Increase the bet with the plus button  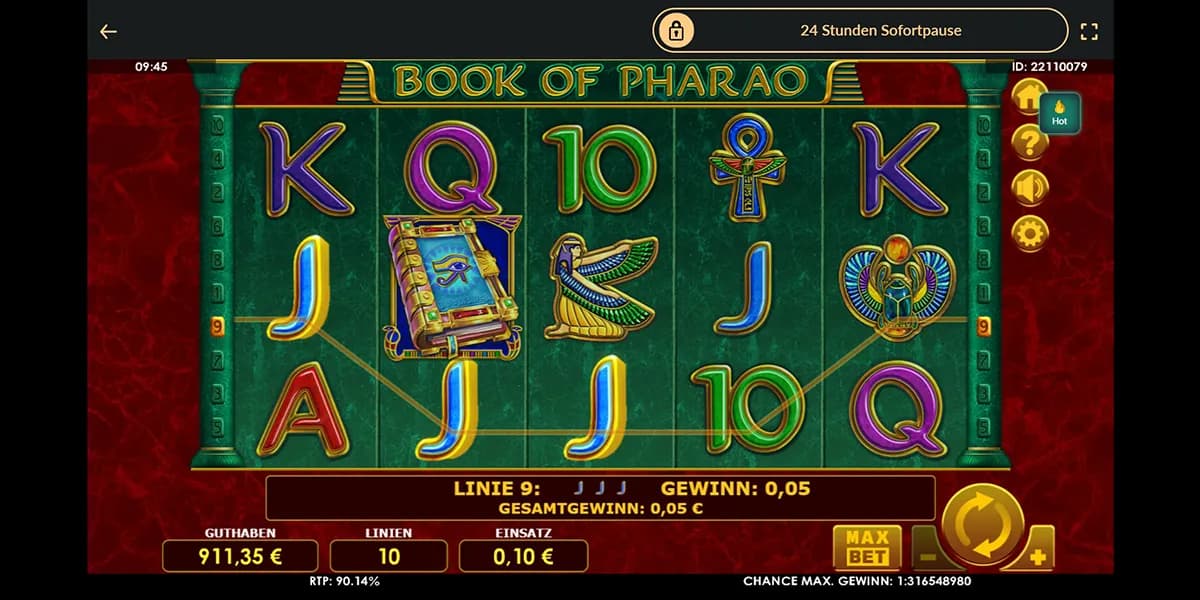tap(1040, 553)
